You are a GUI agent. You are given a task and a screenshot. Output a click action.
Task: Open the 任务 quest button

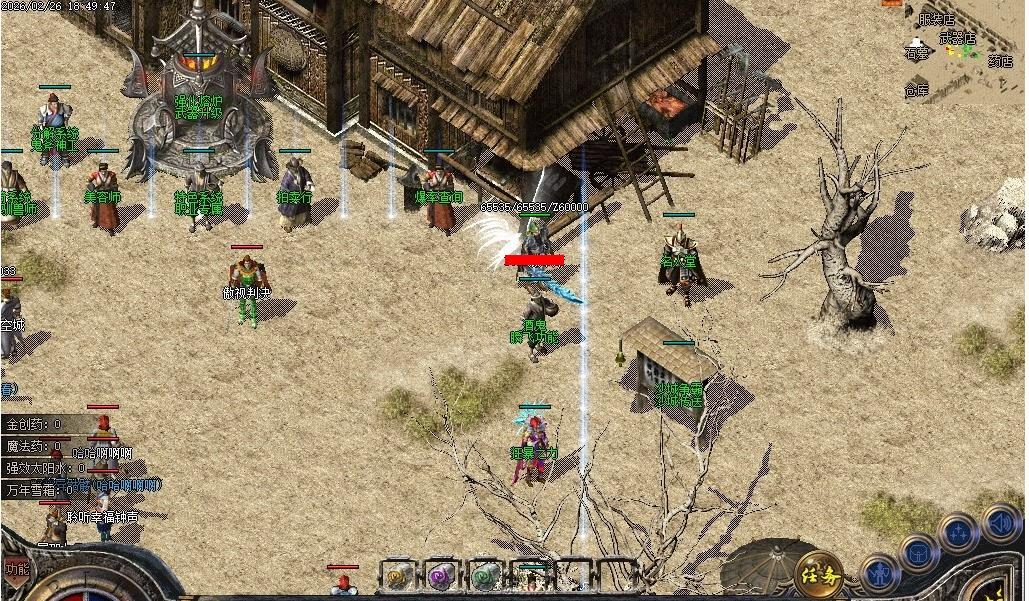pyautogui.click(x=818, y=574)
